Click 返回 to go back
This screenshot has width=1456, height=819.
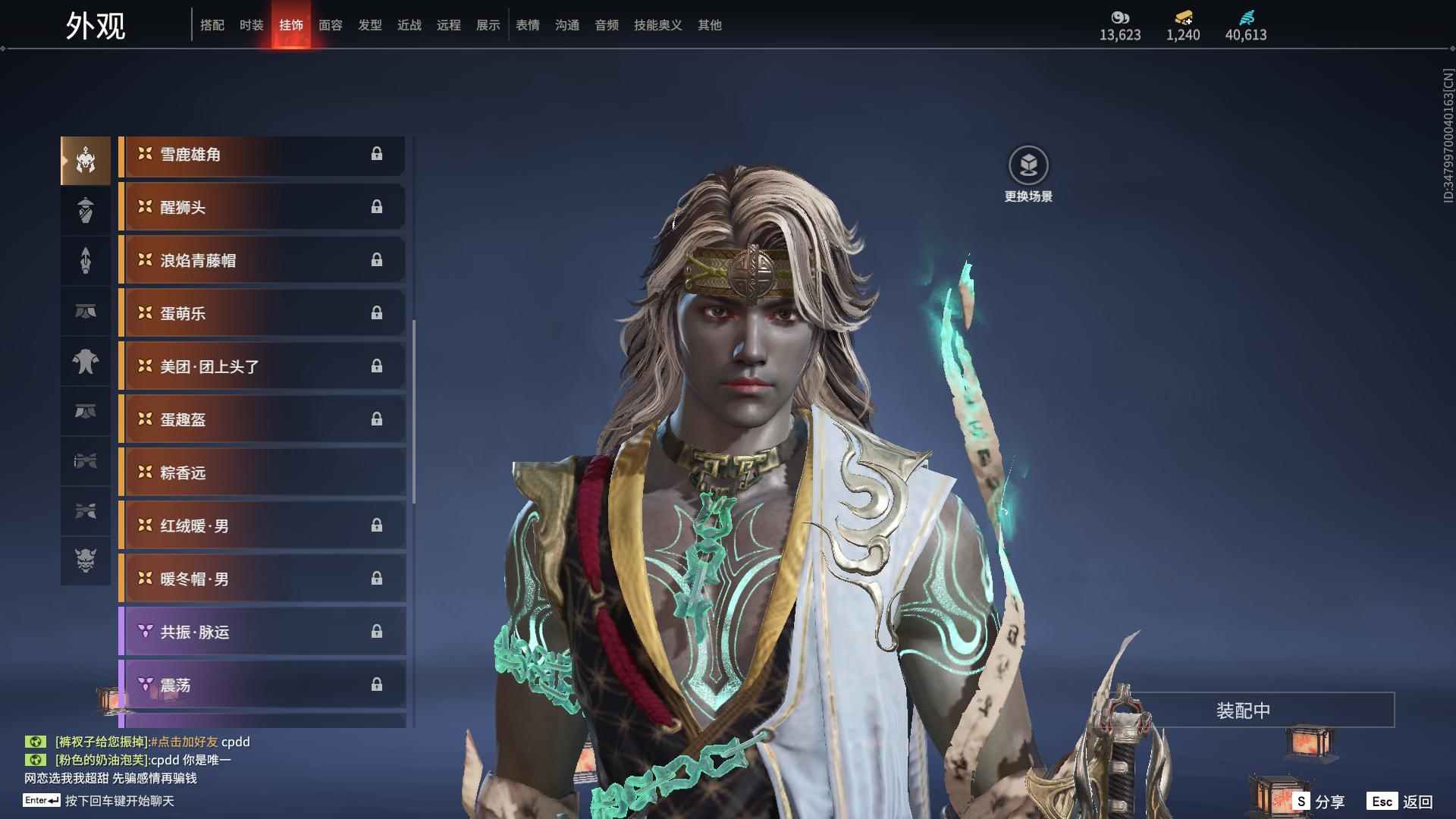pyautogui.click(x=1400, y=802)
